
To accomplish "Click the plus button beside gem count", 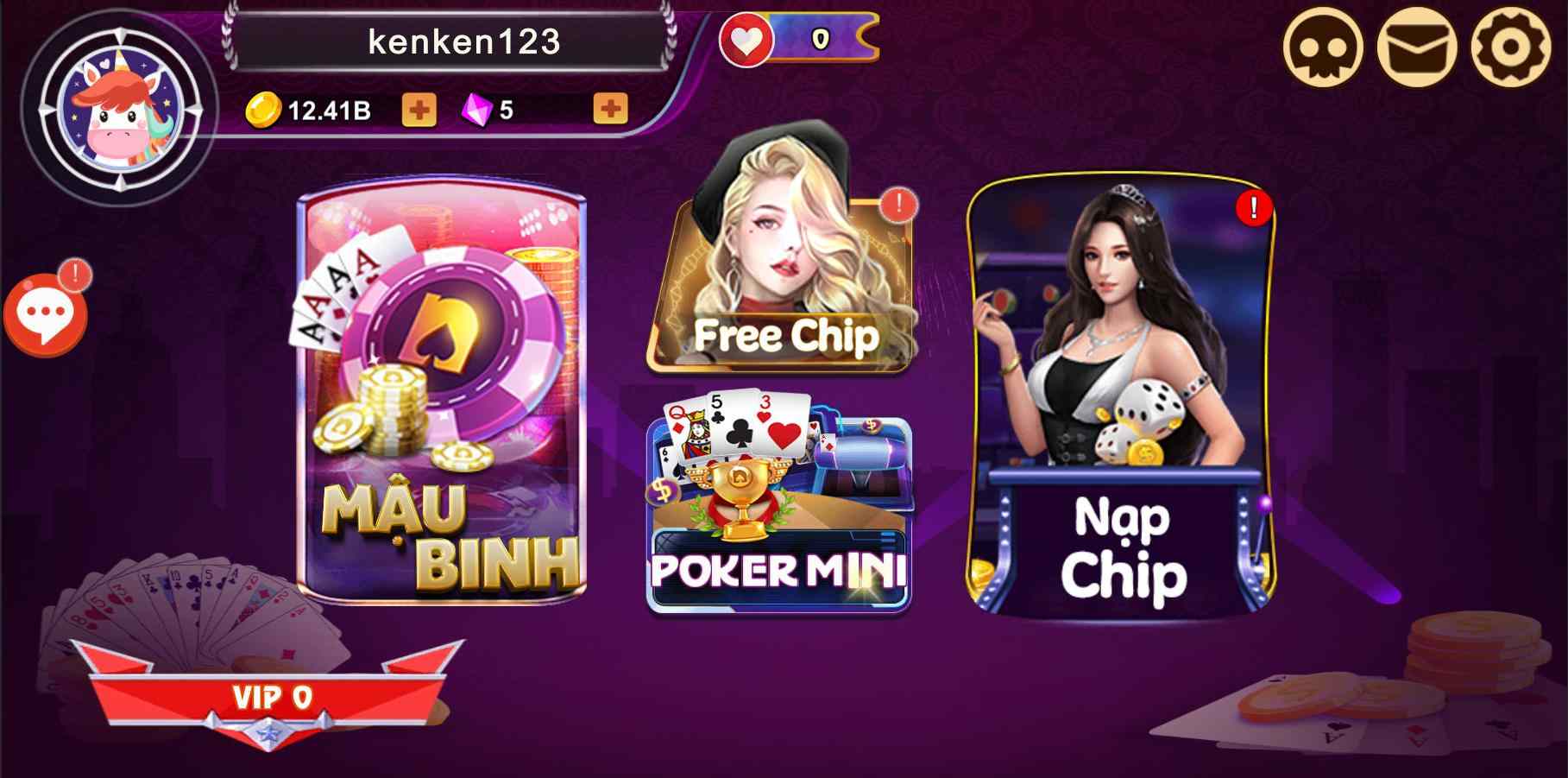I will [x=610, y=109].
